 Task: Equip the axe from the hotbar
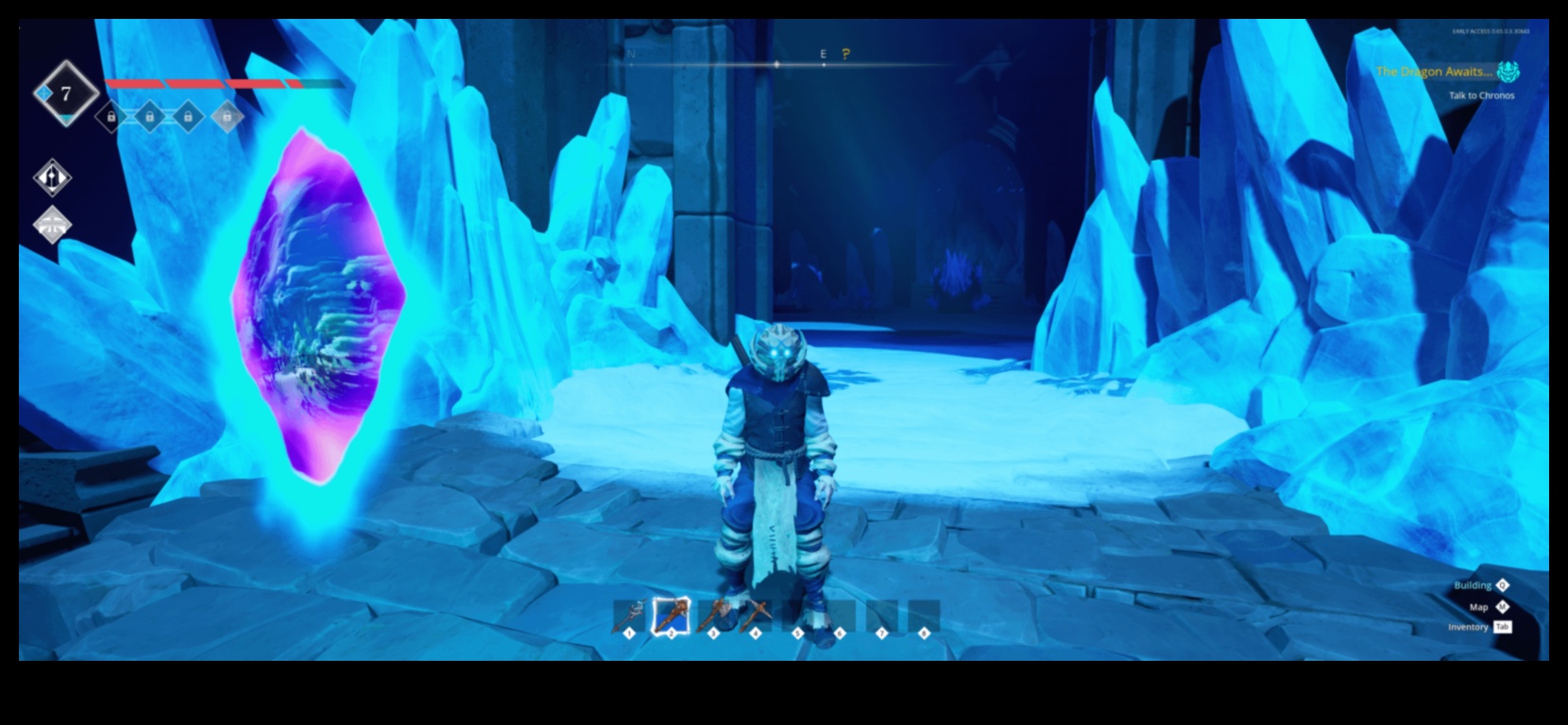tap(713, 616)
